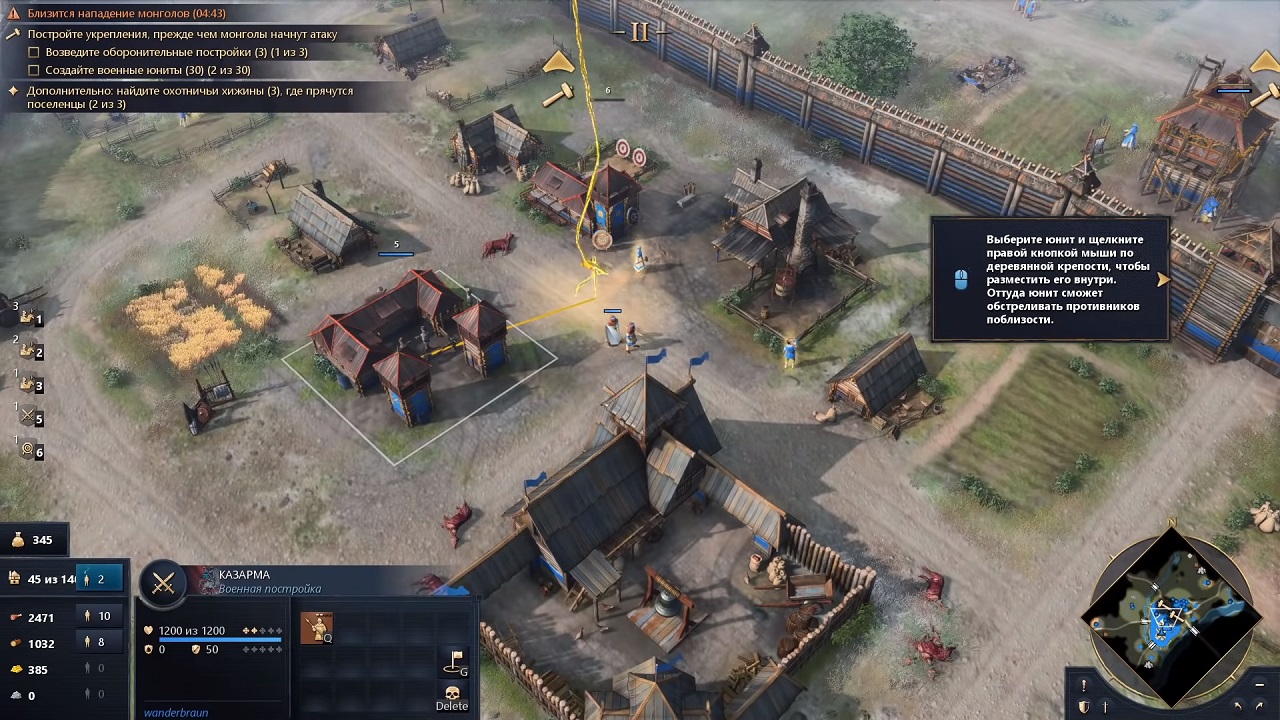Select the 10 villagers gathering food
This screenshot has height=720, width=1280.
[x=102, y=616]
